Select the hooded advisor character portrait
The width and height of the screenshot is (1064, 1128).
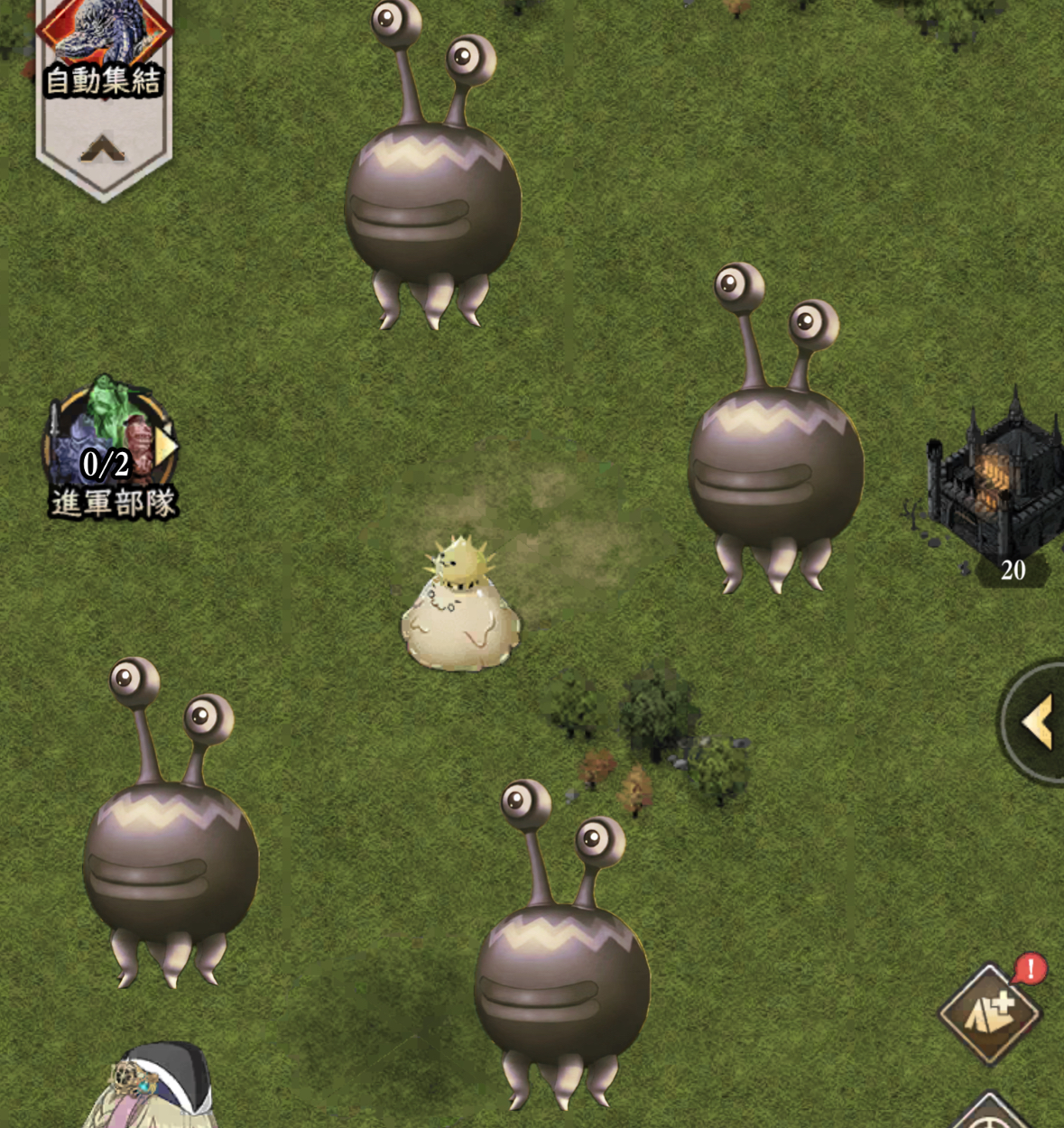(x=152, y=1087)
